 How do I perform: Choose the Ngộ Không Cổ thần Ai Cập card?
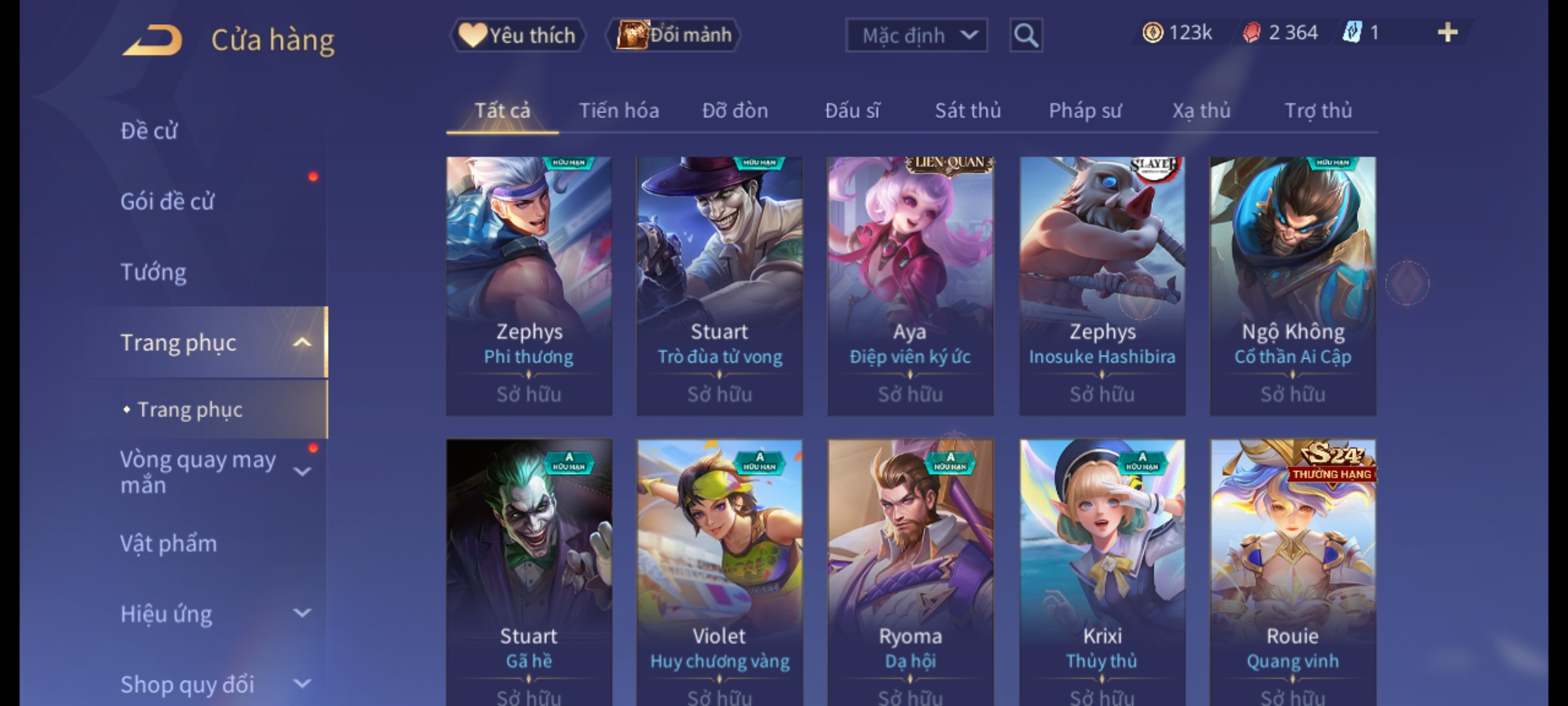[1292, 286]
